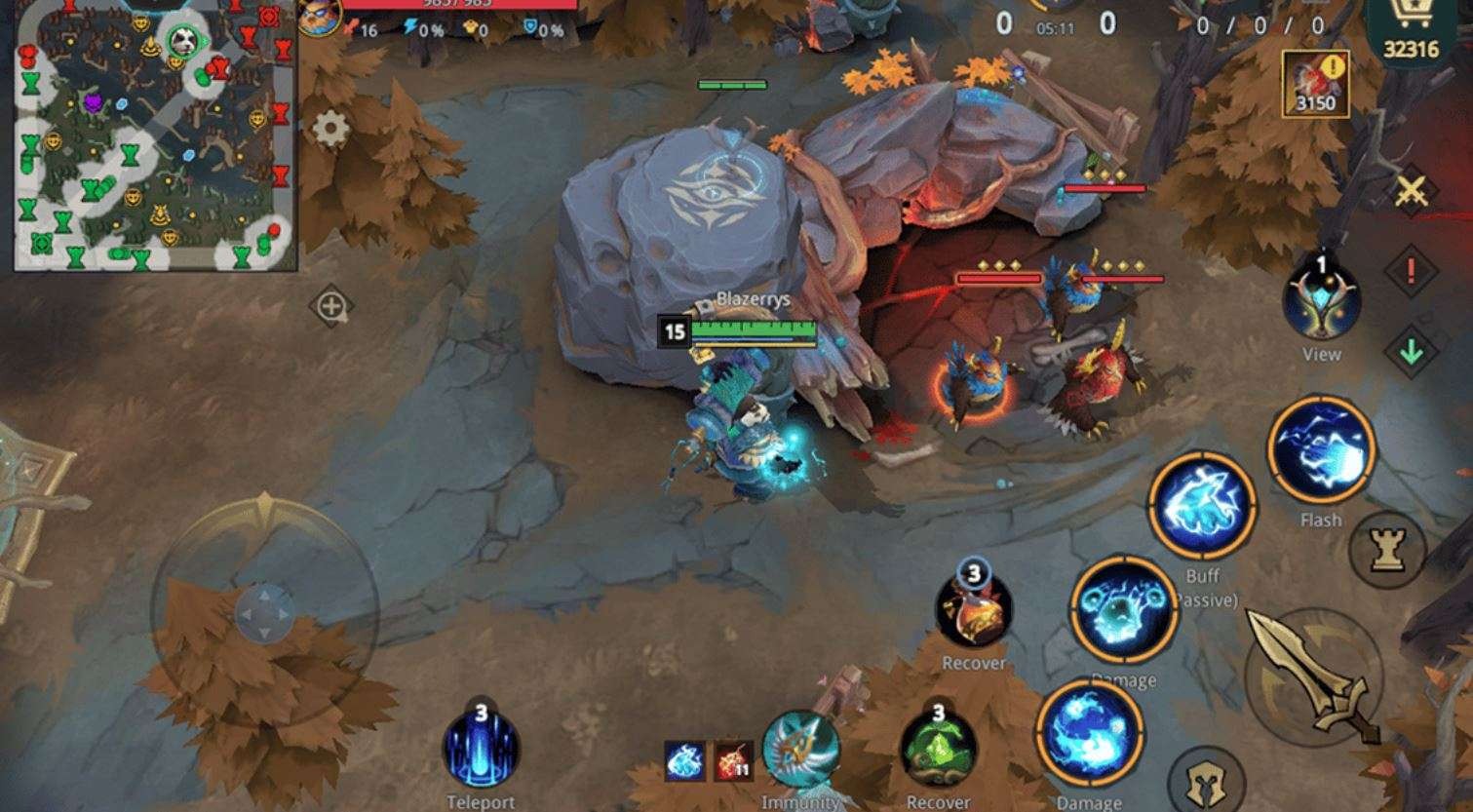
Task: Open the settings gear
Action: click(x=329, y=129)
